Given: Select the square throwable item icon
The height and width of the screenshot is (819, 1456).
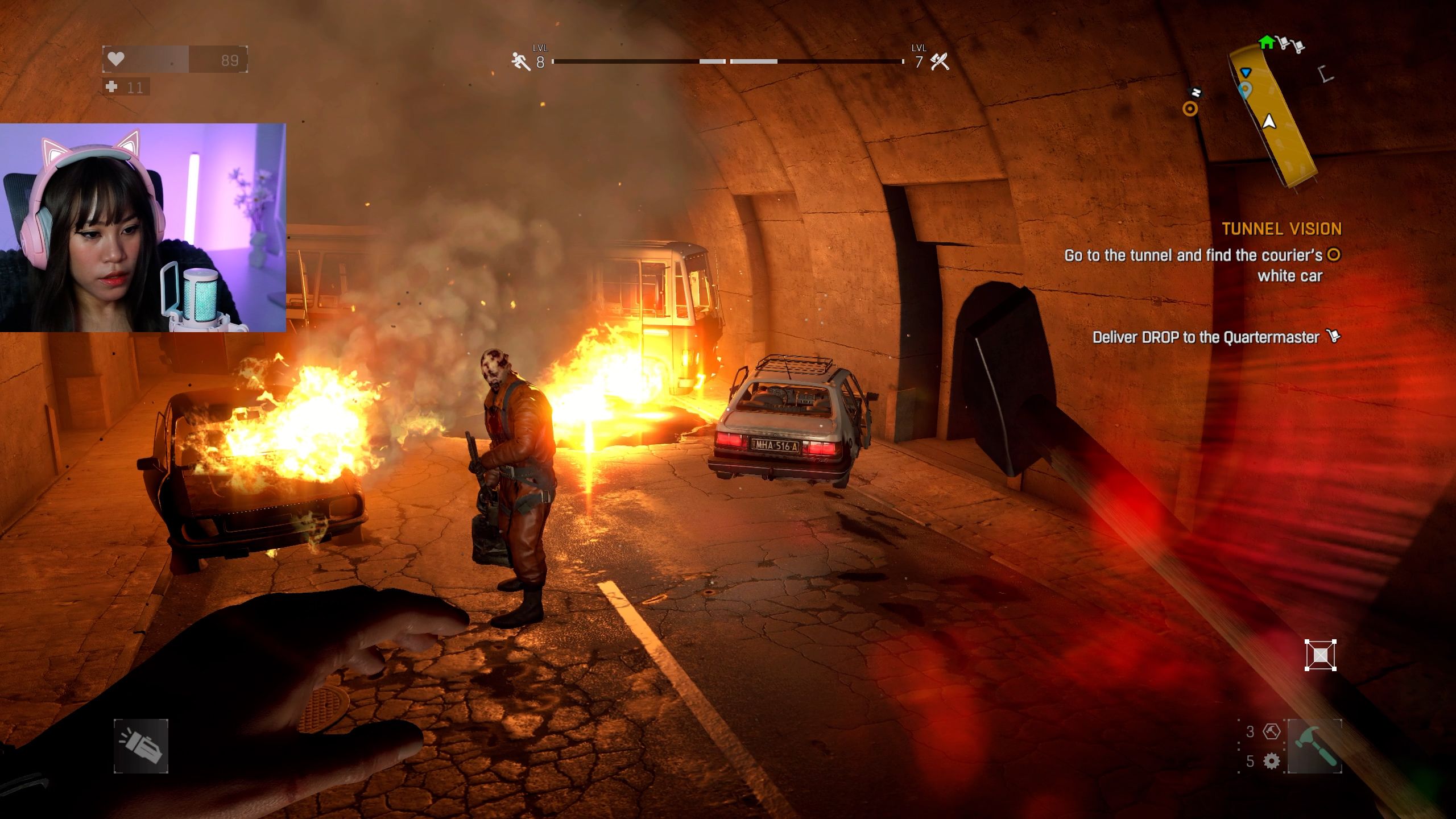Looking at the screenshot, I should (1320, 655).
